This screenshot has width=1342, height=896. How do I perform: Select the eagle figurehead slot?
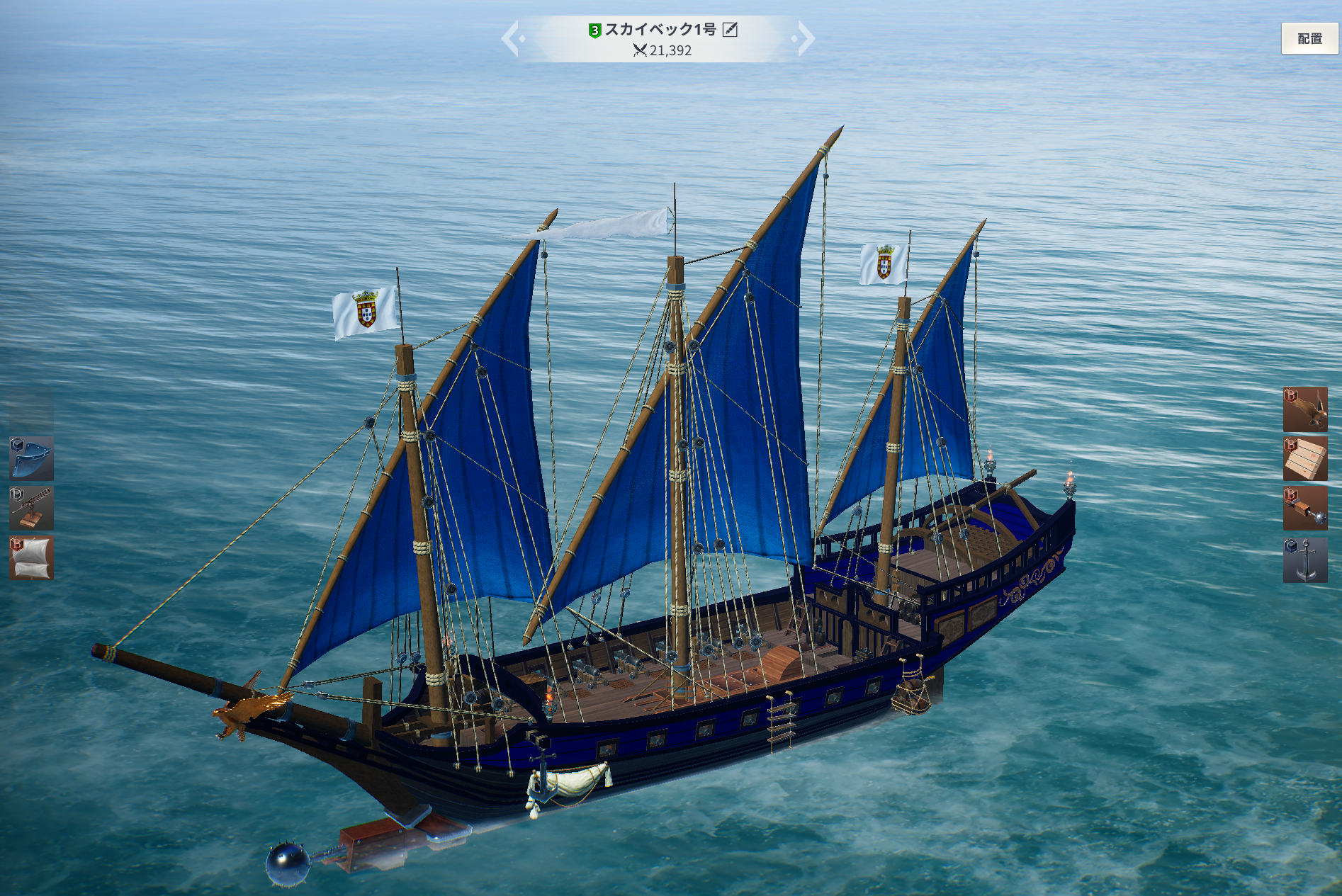(x=1304, y=409)
